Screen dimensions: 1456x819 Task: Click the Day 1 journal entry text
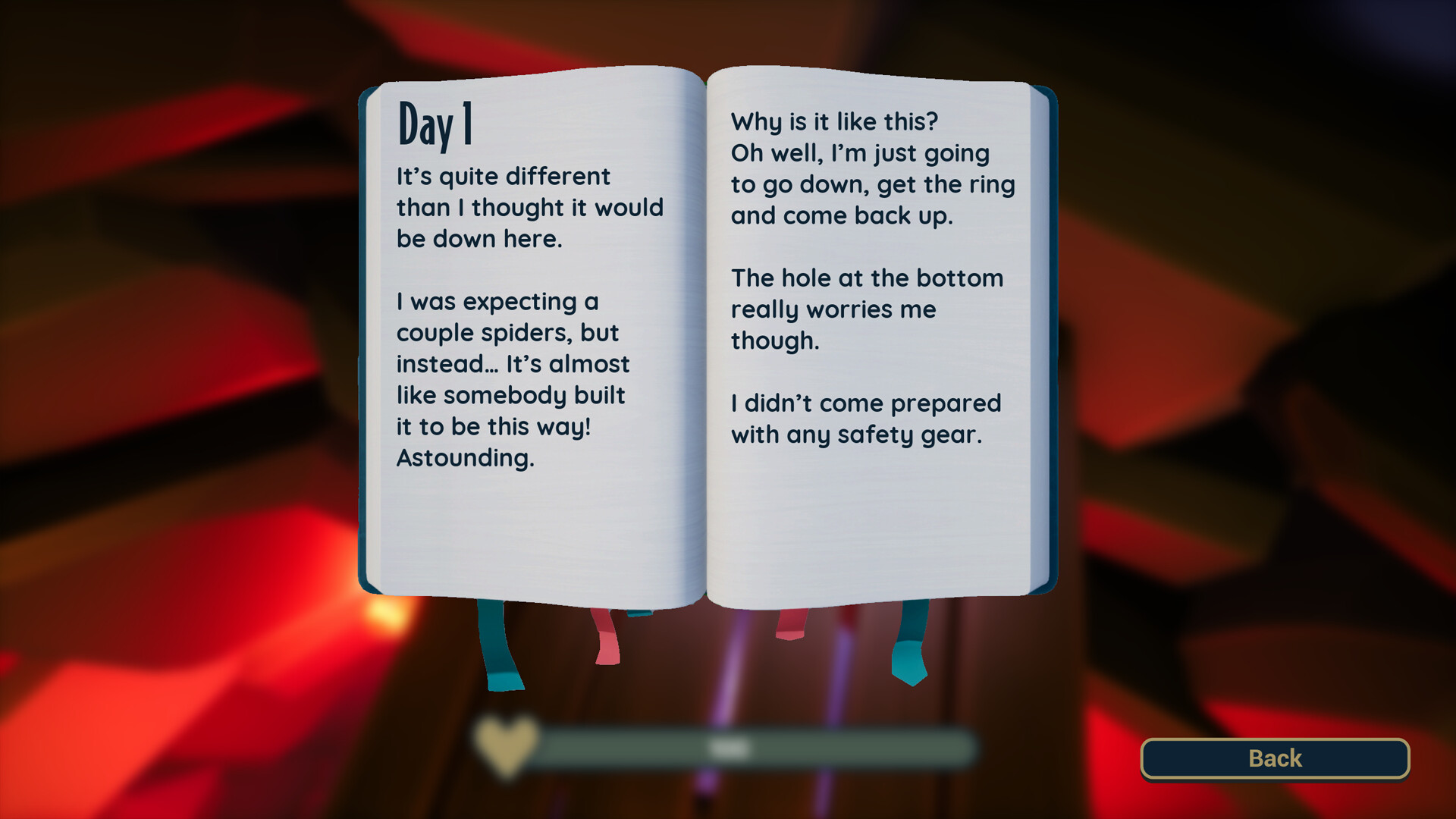pyautogui.click(x=529, y=317)
